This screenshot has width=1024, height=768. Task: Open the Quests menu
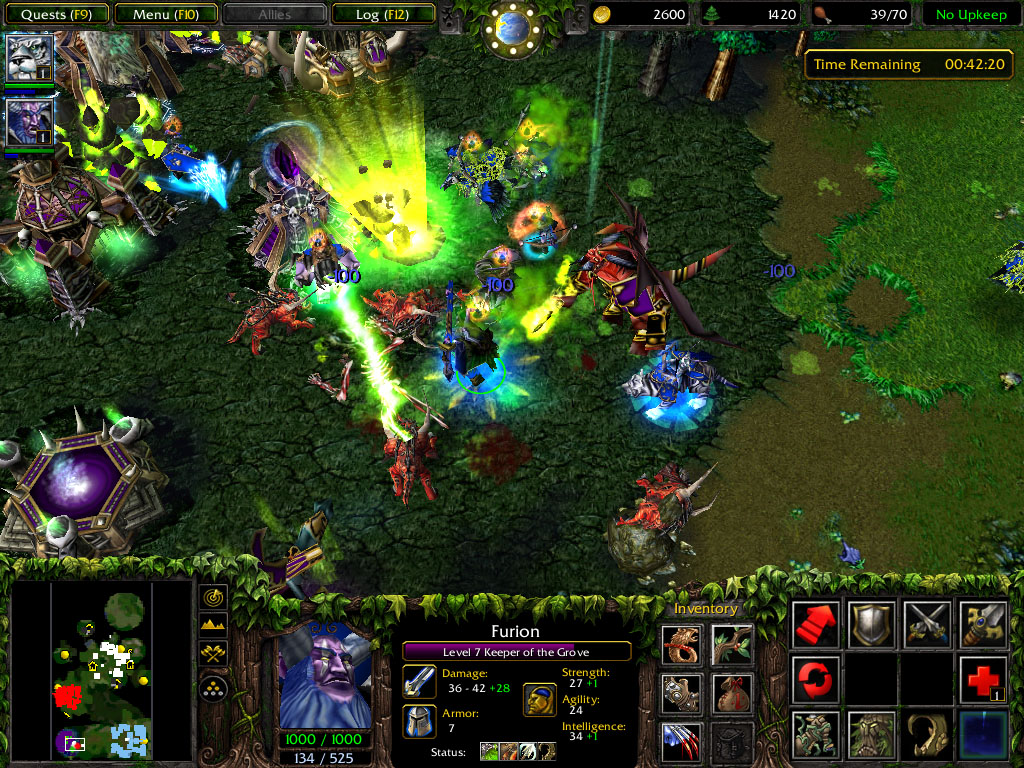click(x=56, y=15)
